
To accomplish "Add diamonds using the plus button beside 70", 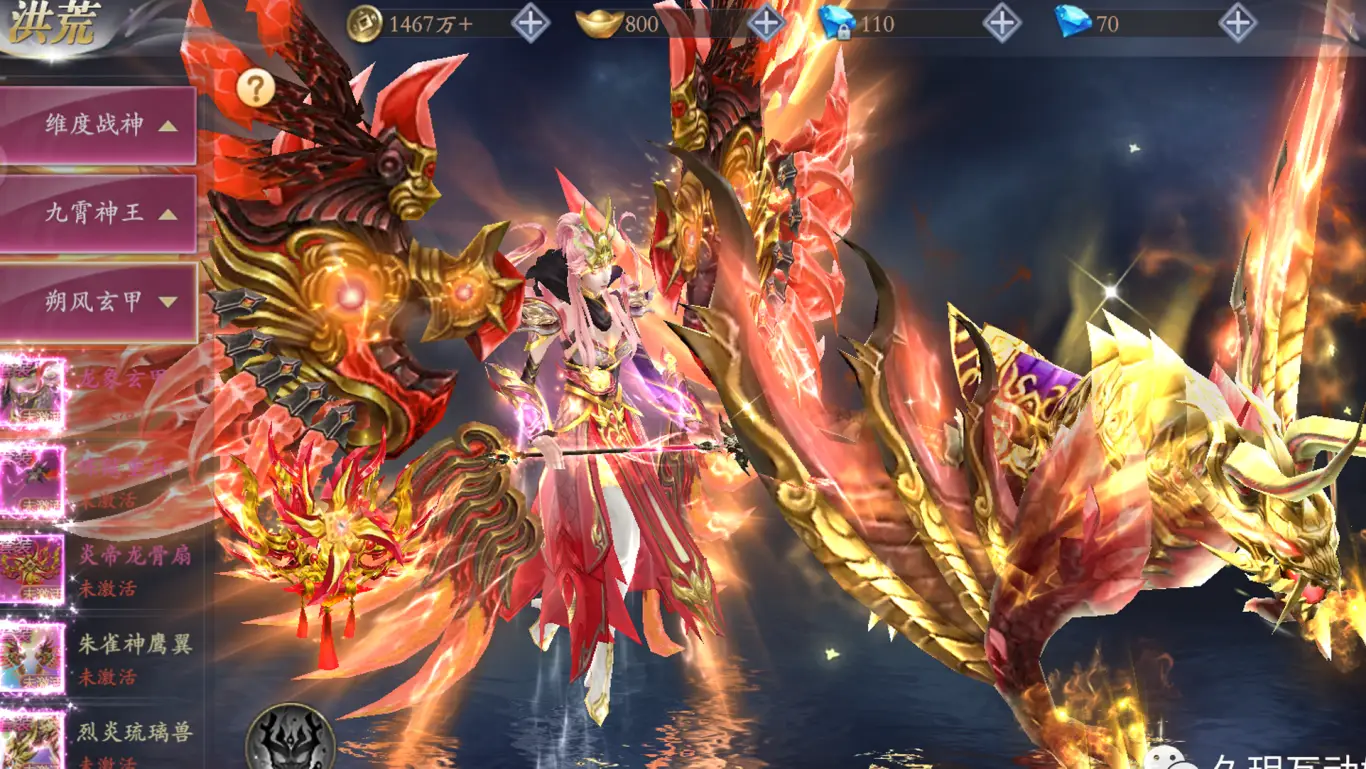I will point(1238,24).
